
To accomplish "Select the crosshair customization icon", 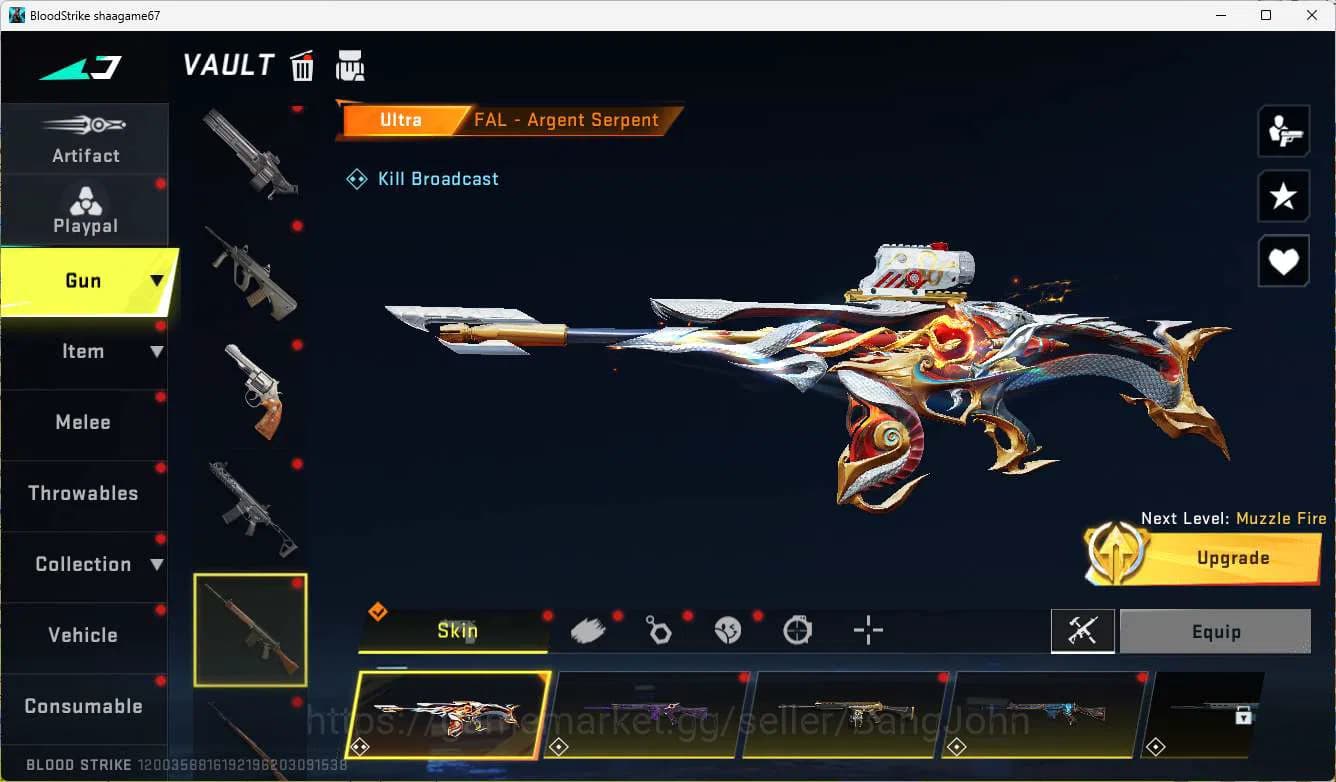I will tap(867, 630).
